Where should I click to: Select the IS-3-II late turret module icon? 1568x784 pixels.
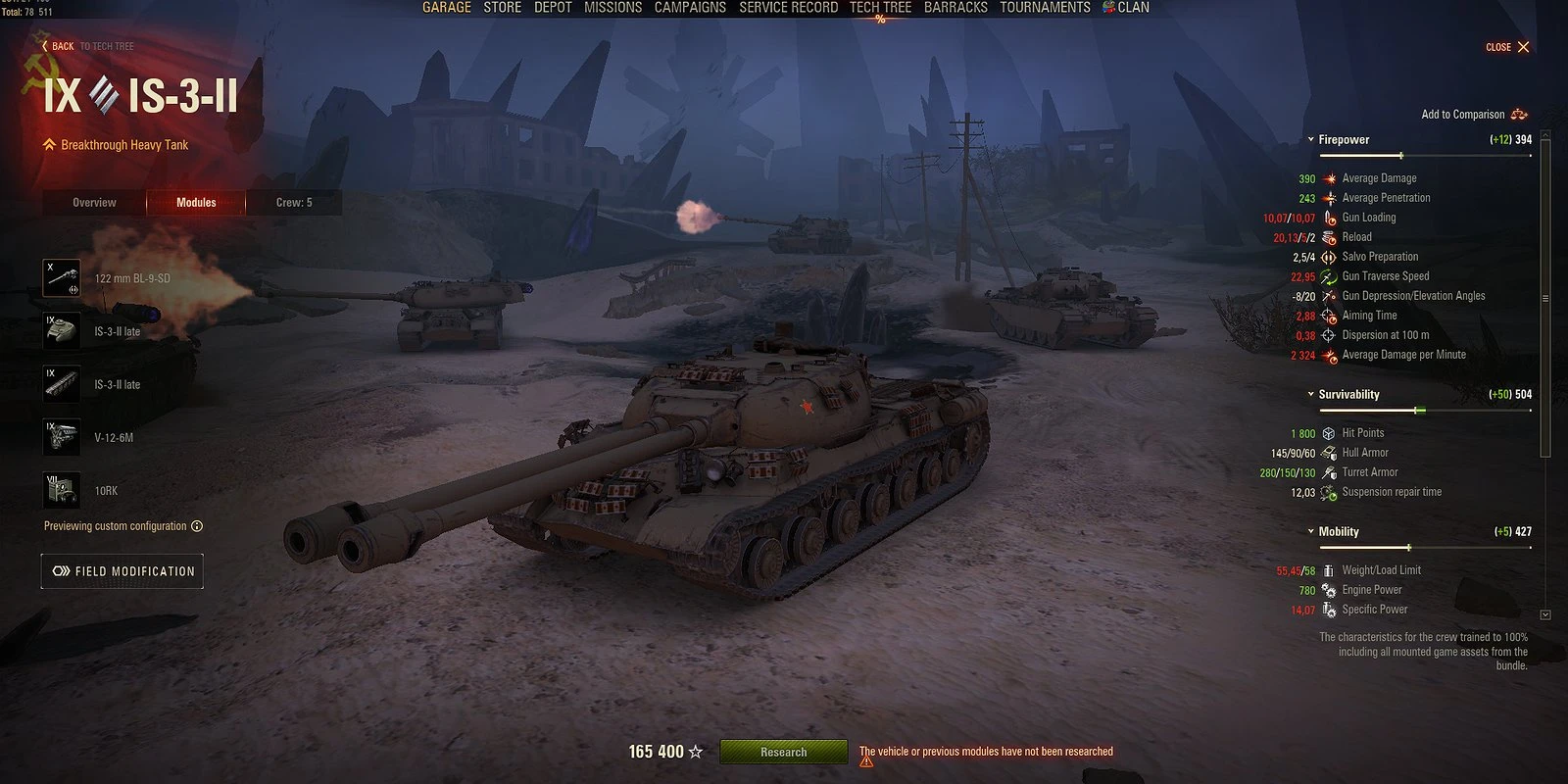coord(61,330)
